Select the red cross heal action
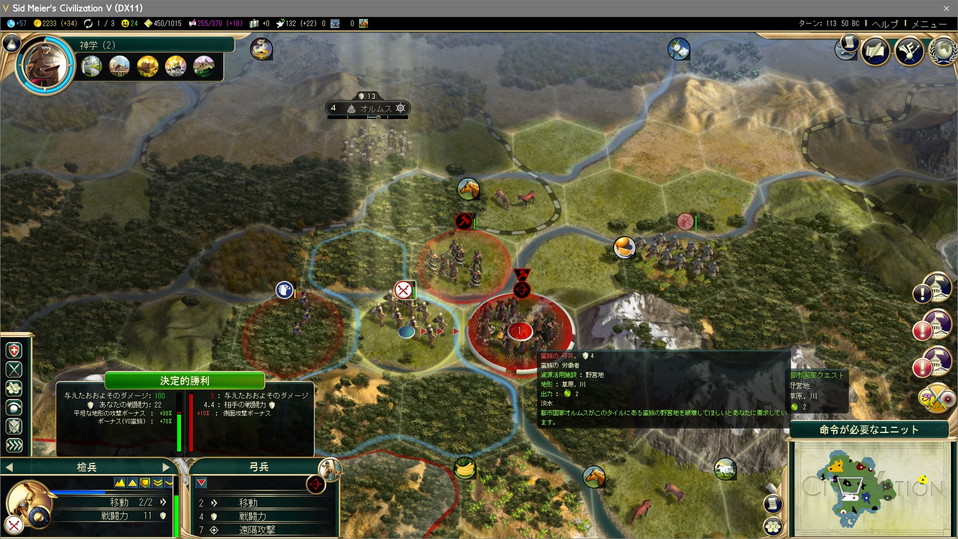The width and height of the screenshot is (958, 539). (x=14, y=350)
